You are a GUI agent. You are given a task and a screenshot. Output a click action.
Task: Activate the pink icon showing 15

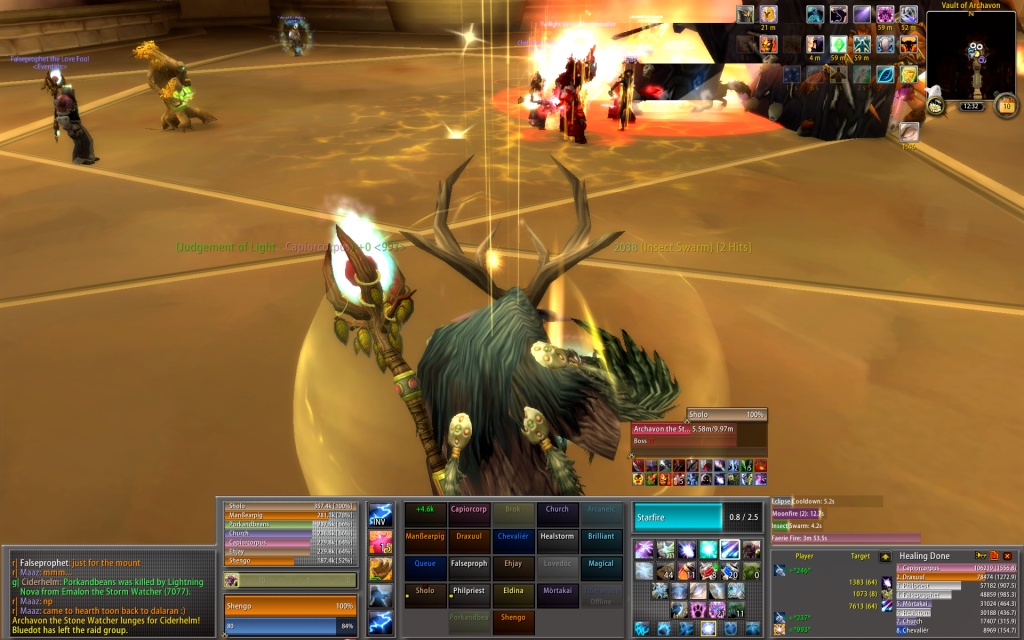coord(380,543)
